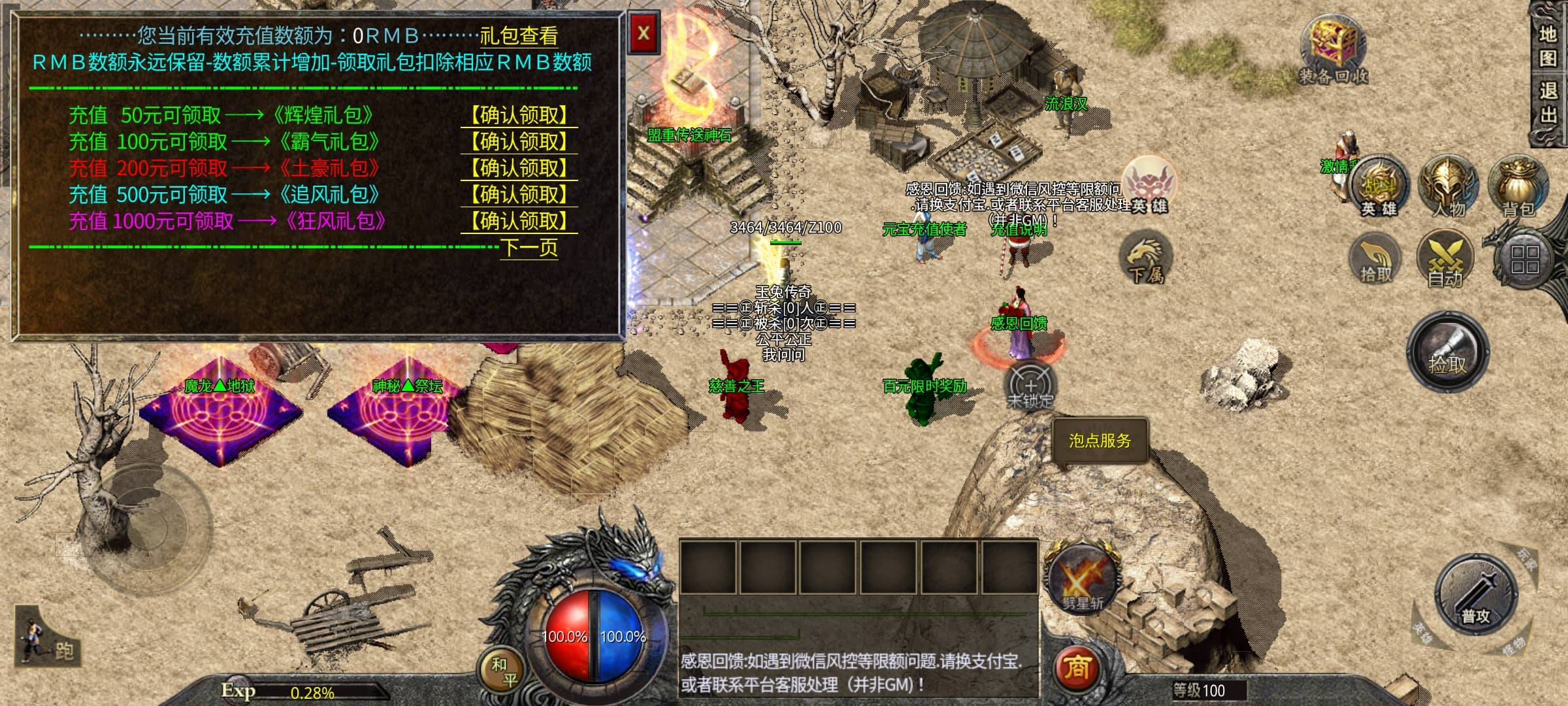Open the 地图 map tab
Viewport: 1568px width, 706px height.
coord(1548,46)
